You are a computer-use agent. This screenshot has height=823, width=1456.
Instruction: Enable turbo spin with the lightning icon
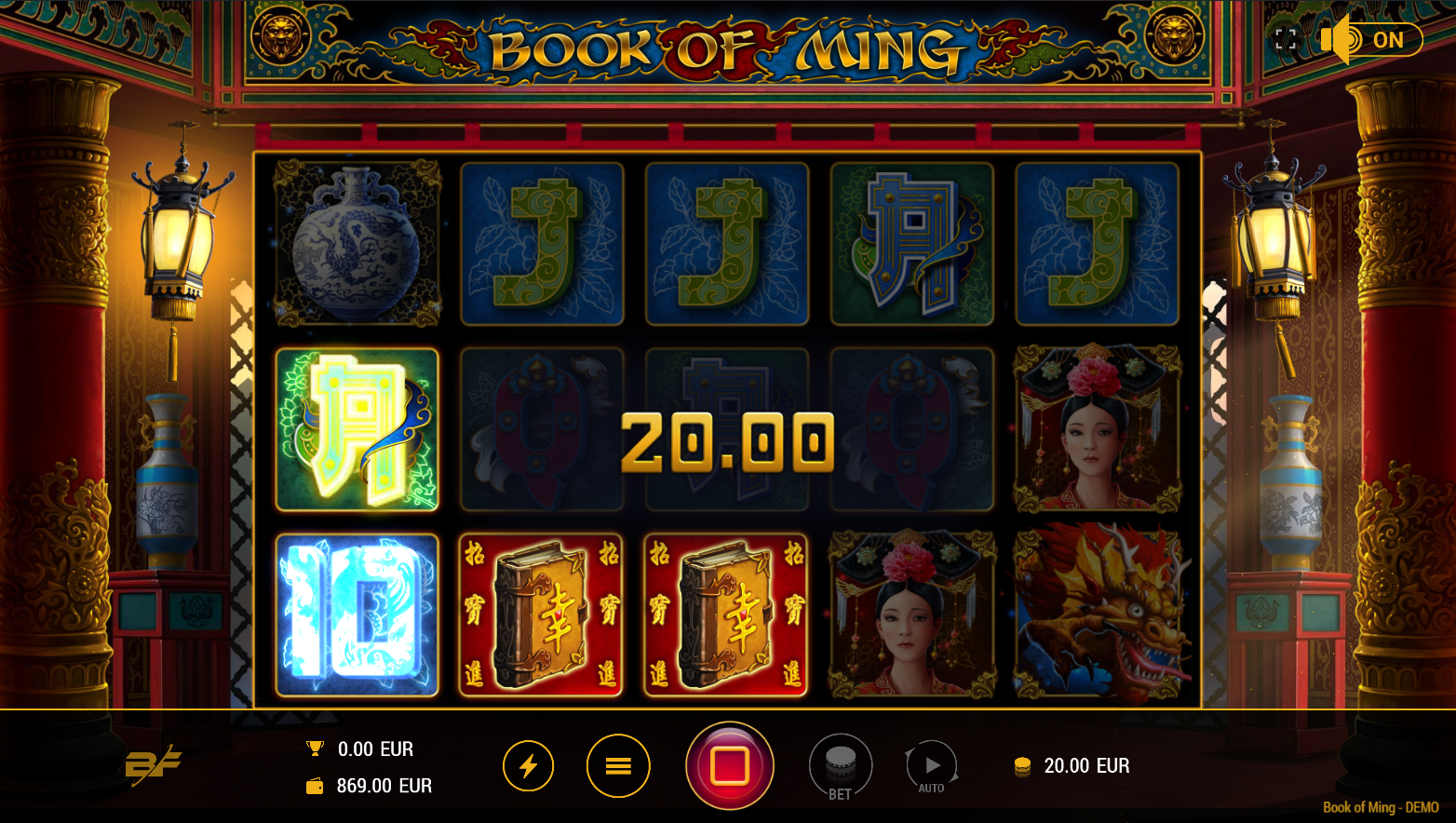pyautogui.click(x=529, y=765)
